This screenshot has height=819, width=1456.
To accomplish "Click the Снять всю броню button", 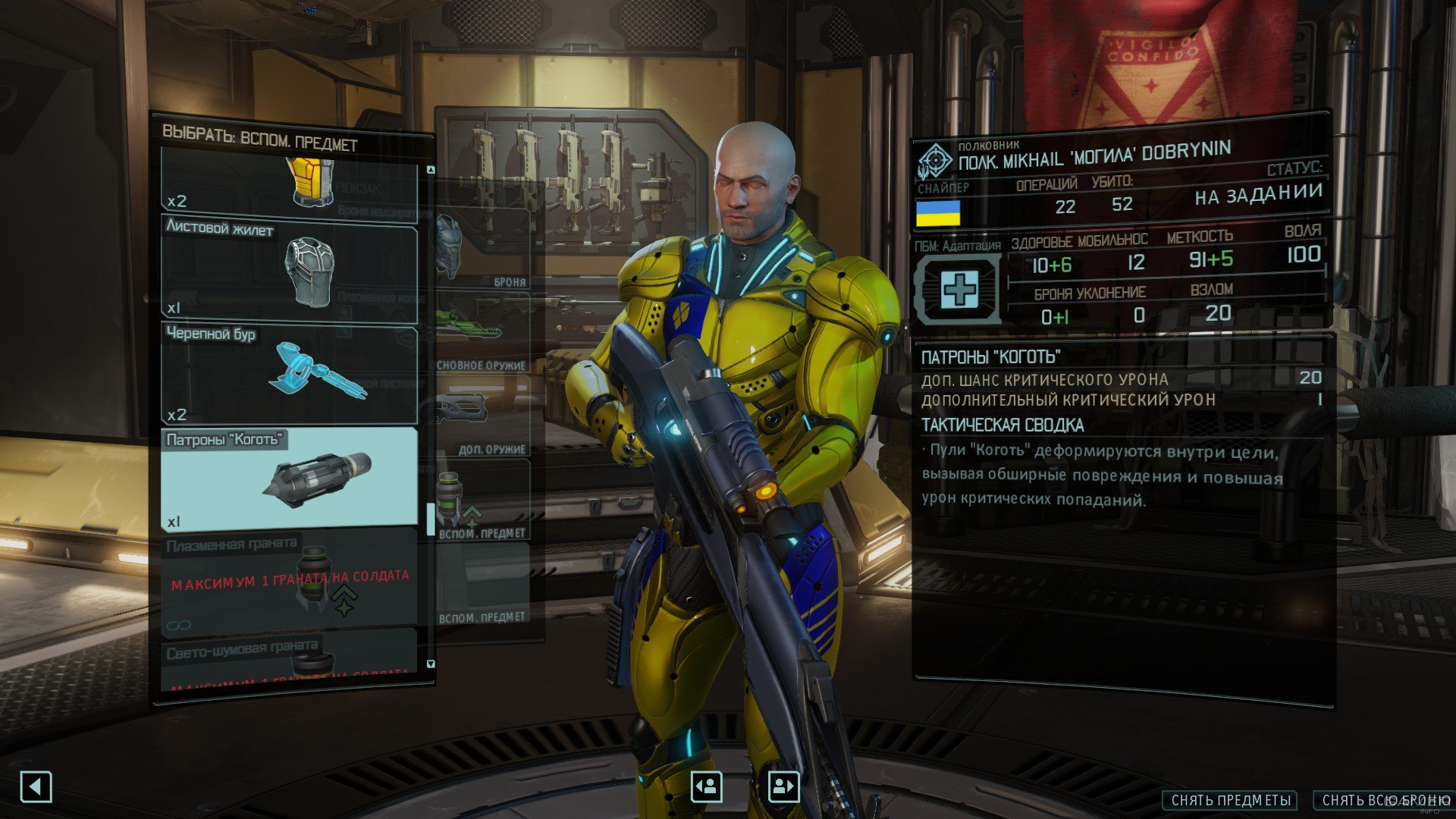I will click(x=1385, y=800).
